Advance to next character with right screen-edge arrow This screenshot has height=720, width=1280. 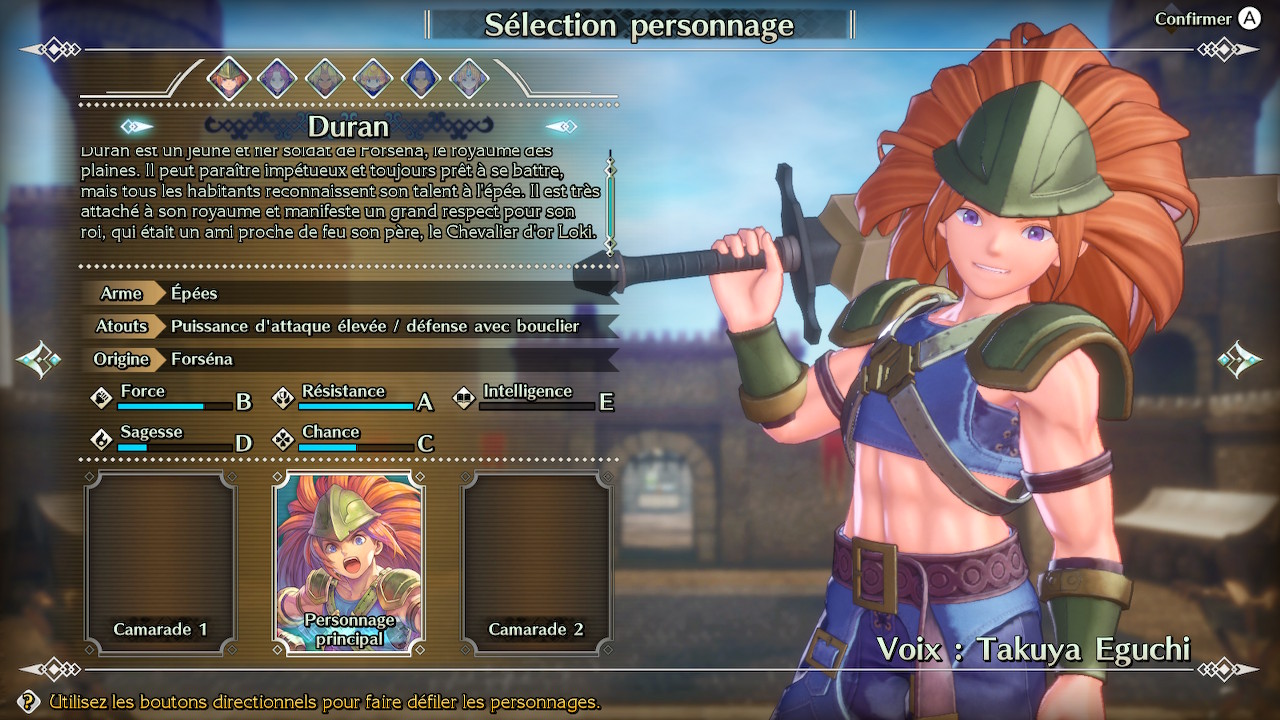coord(1239,357)
